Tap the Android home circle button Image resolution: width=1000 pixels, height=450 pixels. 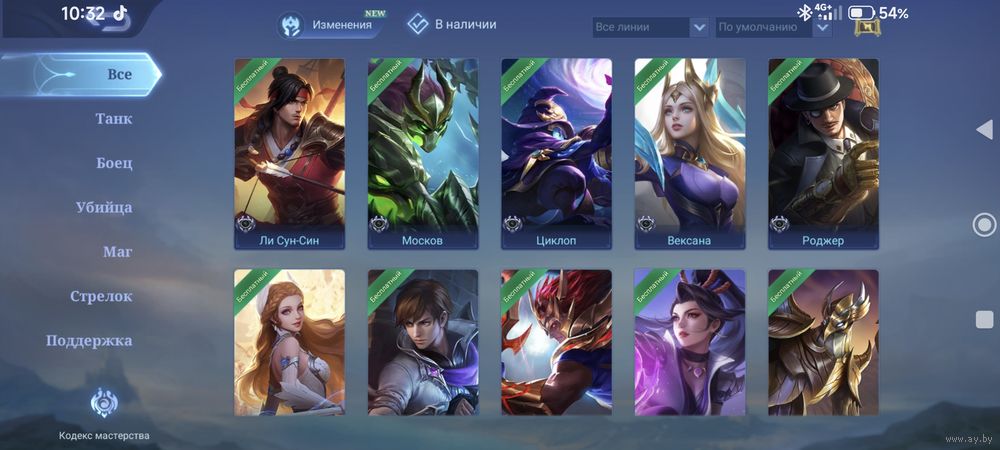pyautogui.click(x=984, y=225)
